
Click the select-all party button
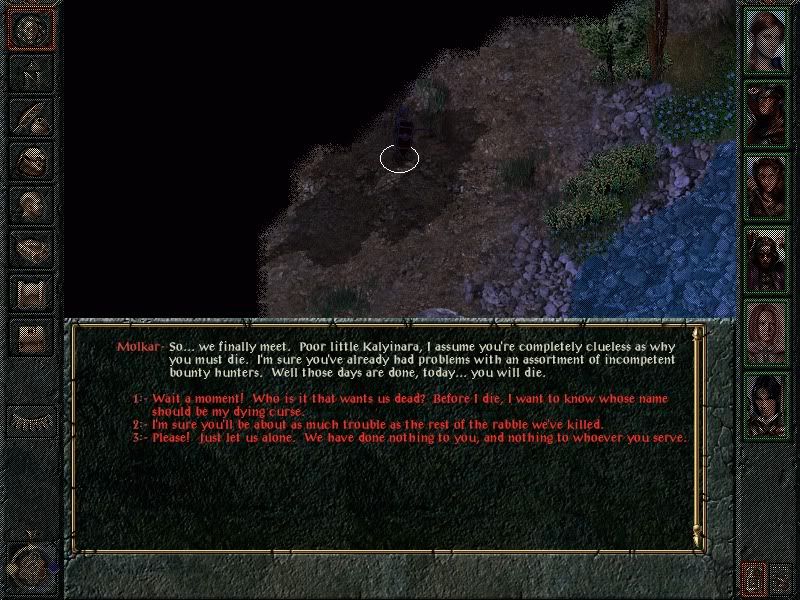click(x=781, y=578)
